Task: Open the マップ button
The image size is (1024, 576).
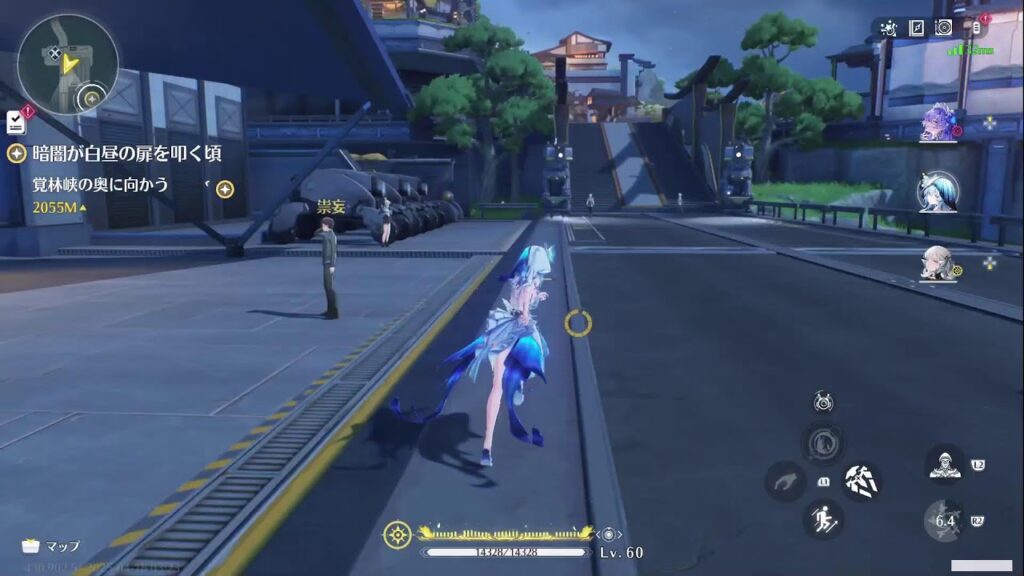Action: pos(52,546)
